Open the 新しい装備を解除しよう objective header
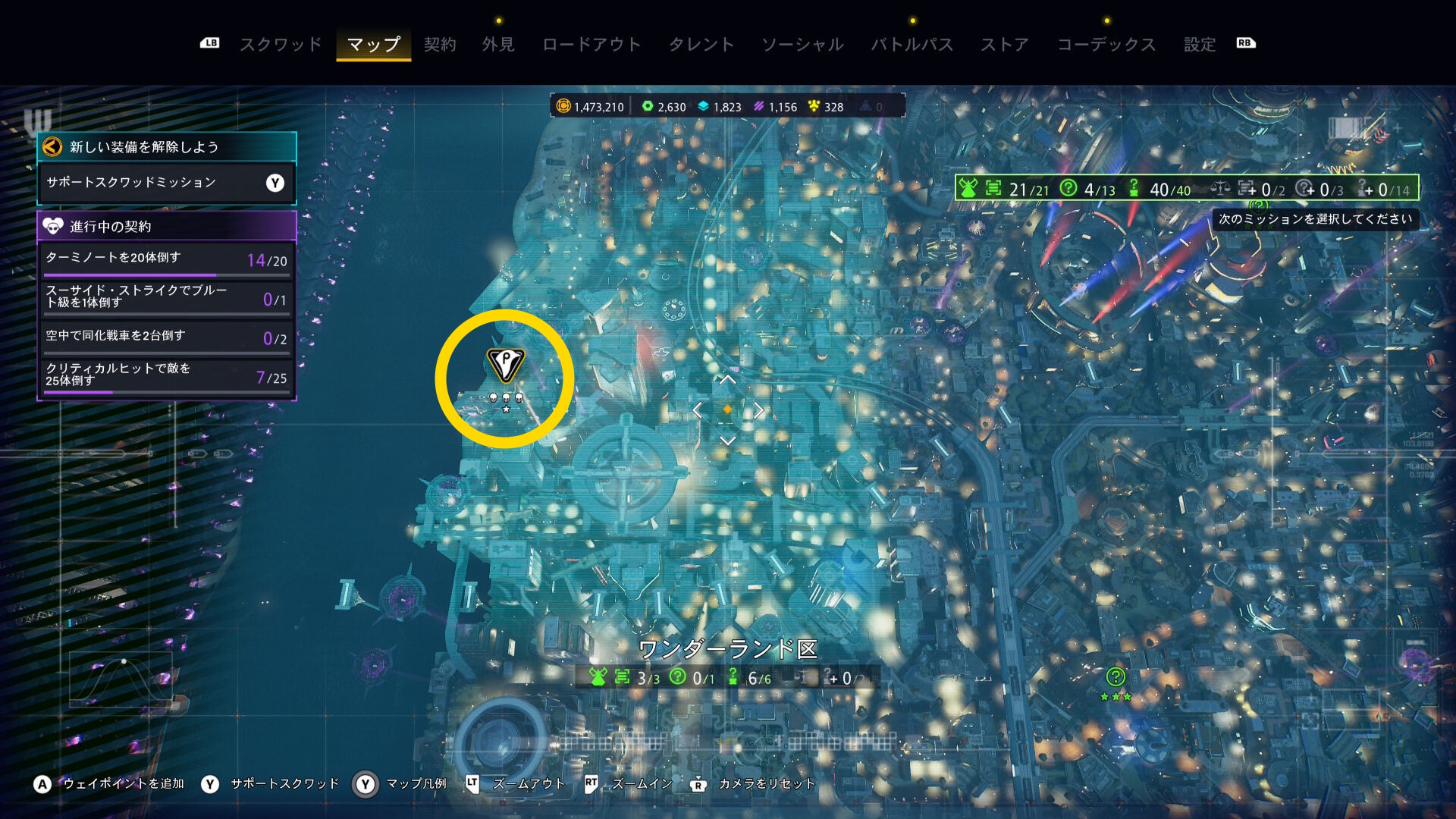This screenshot has height=819, width=1456. point(166,147)
